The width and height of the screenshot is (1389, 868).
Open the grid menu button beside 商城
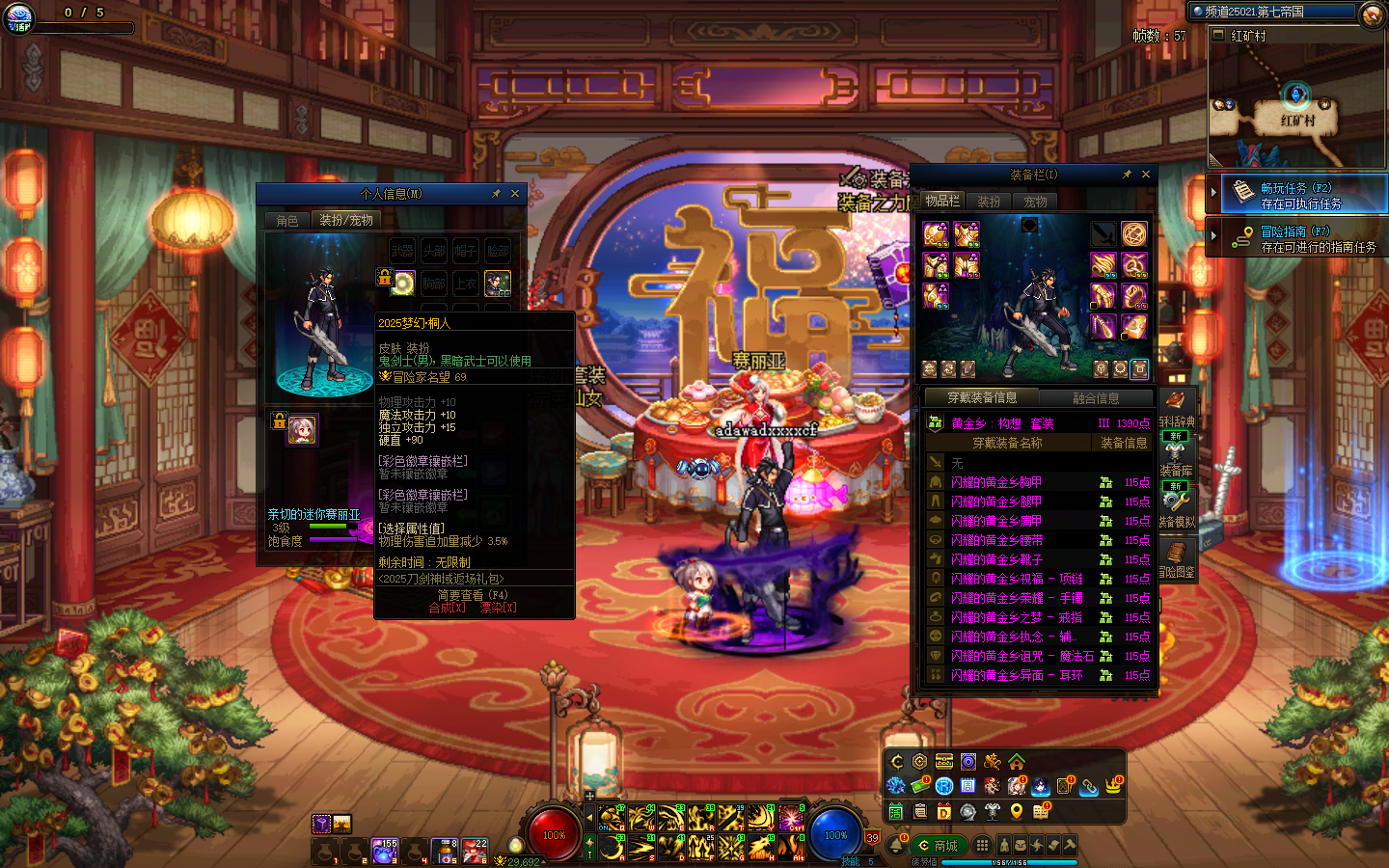pos(982,845)
